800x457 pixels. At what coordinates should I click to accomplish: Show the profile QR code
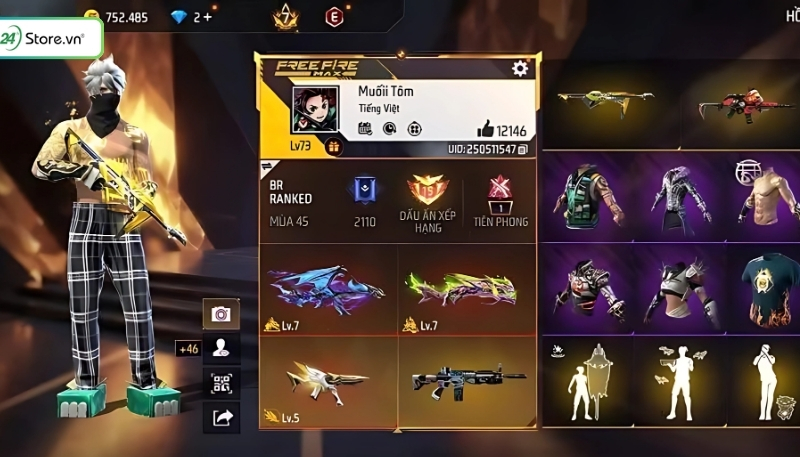click(x=220, y=382)
